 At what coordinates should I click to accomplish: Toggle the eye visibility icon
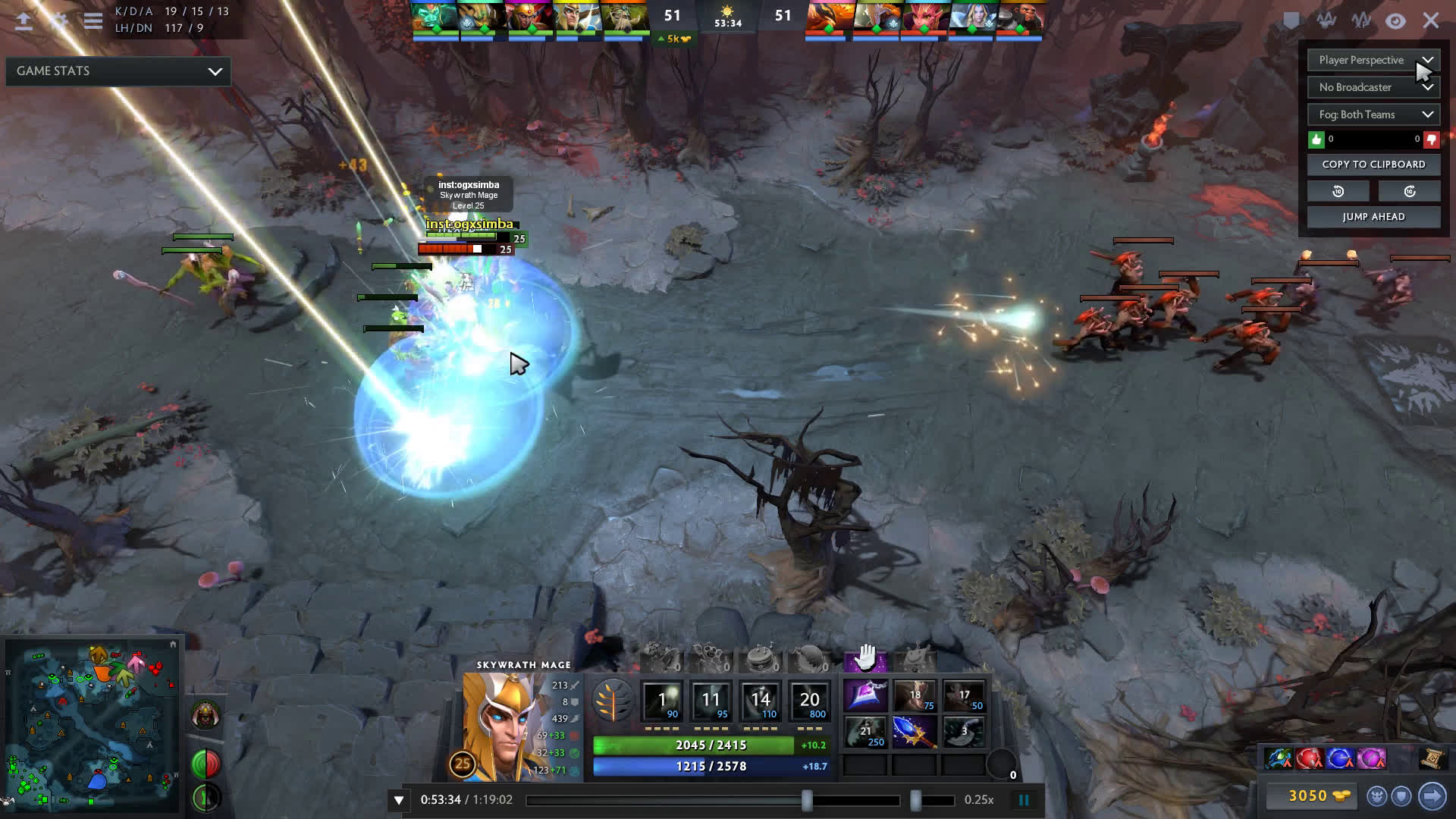pyautogui.click(x=1395, y=21)
